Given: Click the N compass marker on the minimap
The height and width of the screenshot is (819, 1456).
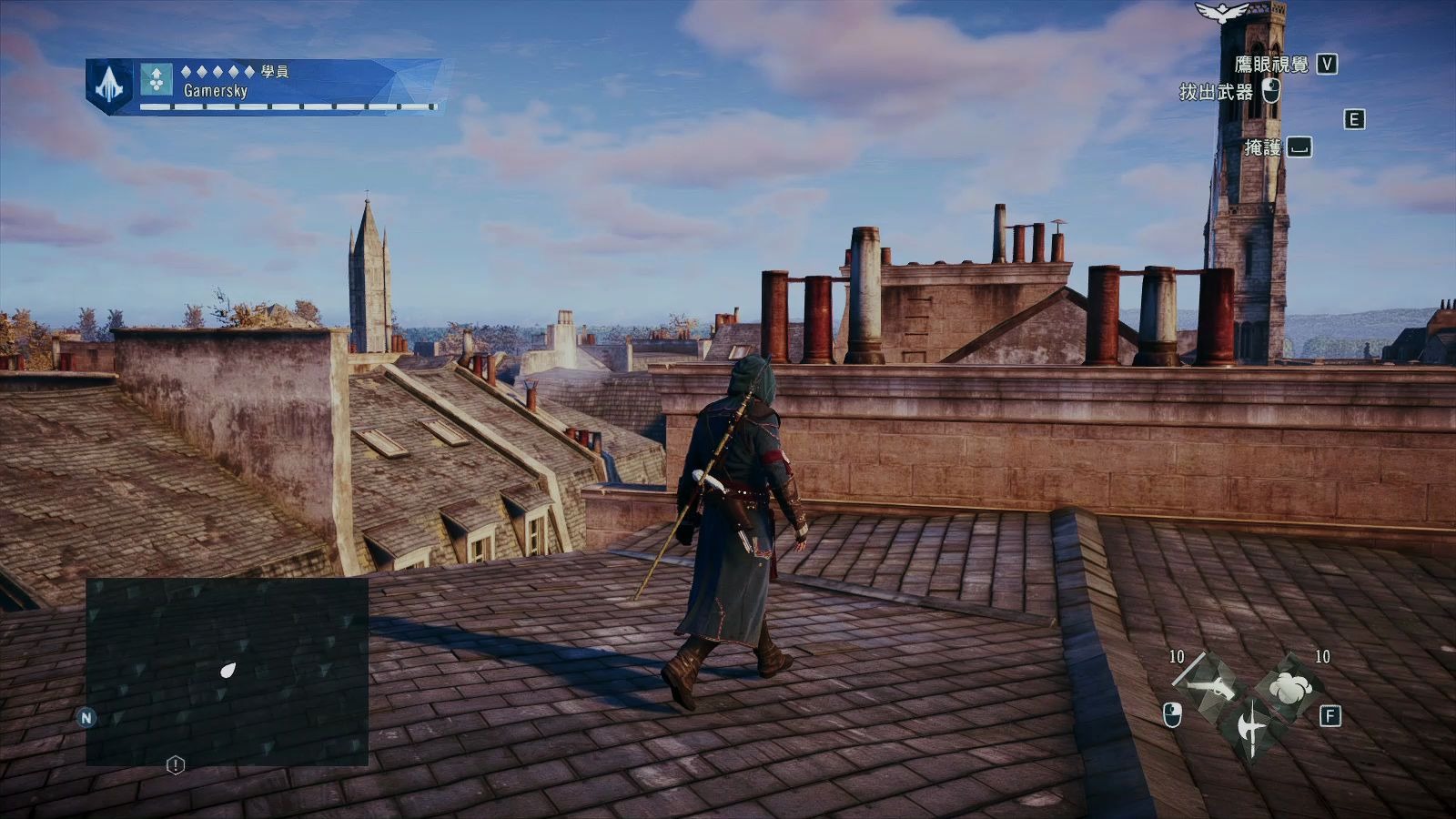Looking at the screenshot, I should pyautogui.click(x=86, y=718).
